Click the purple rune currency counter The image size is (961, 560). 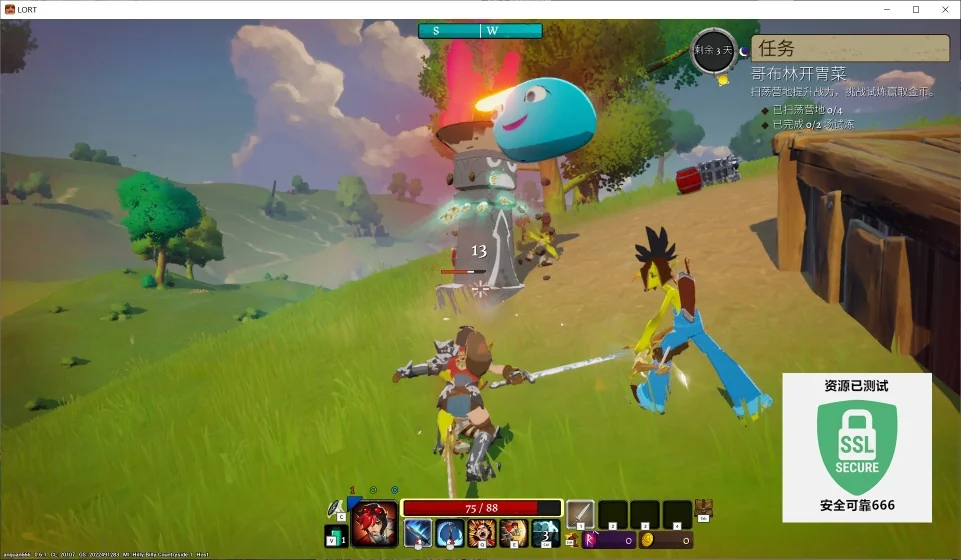[x=609, y=540]
